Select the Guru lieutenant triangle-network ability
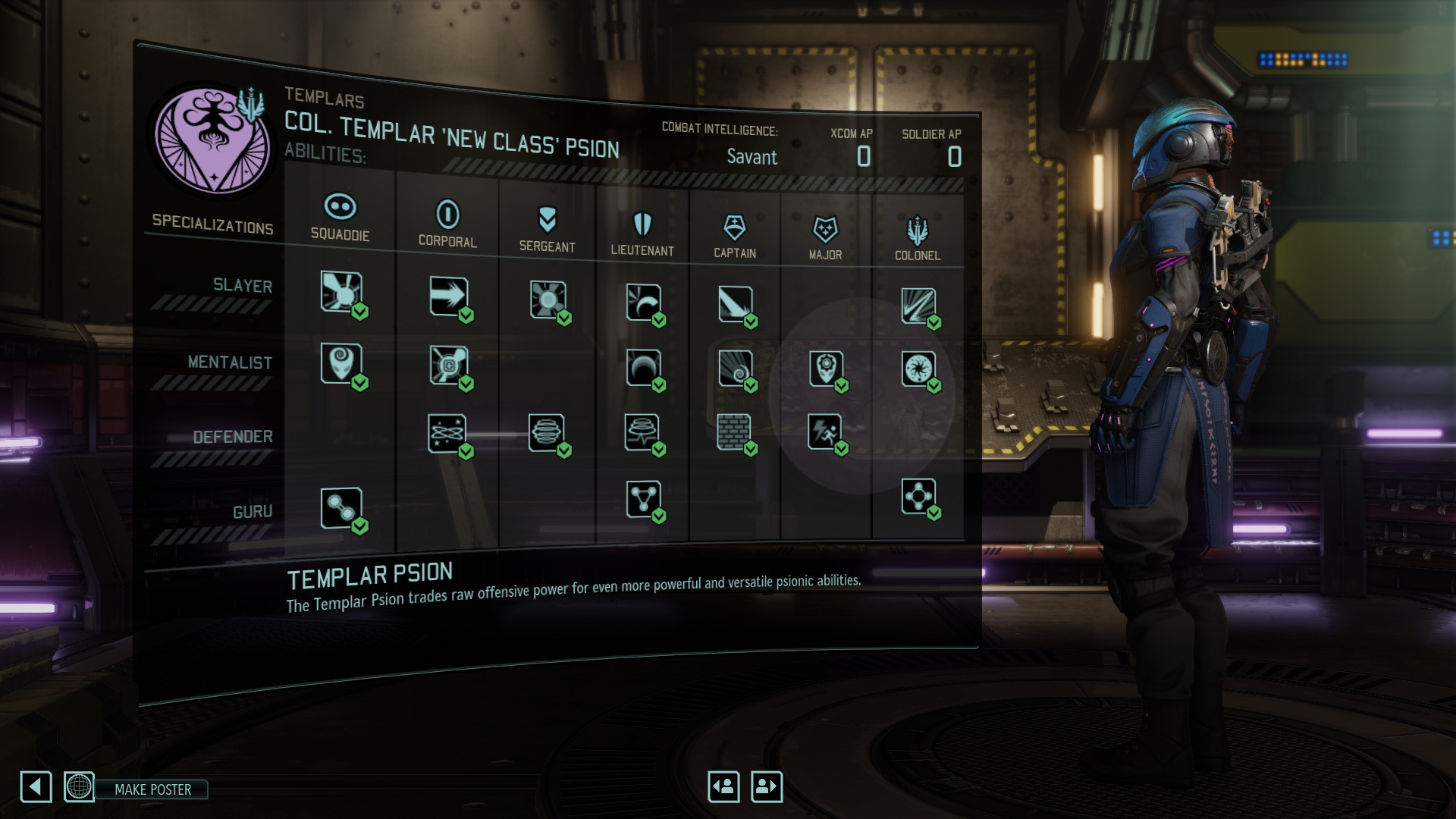The image size is (1456, 819). (643, 499)
